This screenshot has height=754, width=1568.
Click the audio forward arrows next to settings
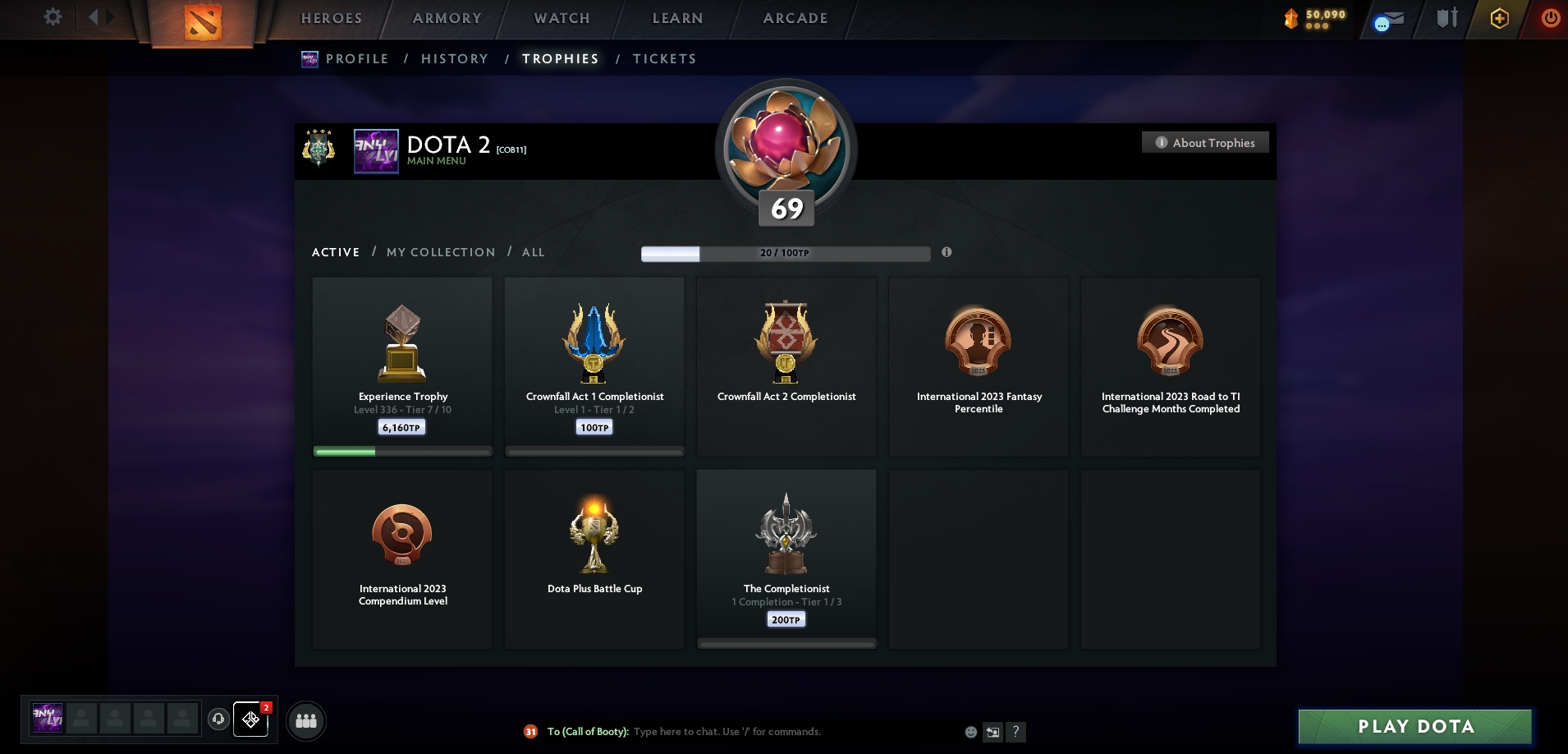100,16
